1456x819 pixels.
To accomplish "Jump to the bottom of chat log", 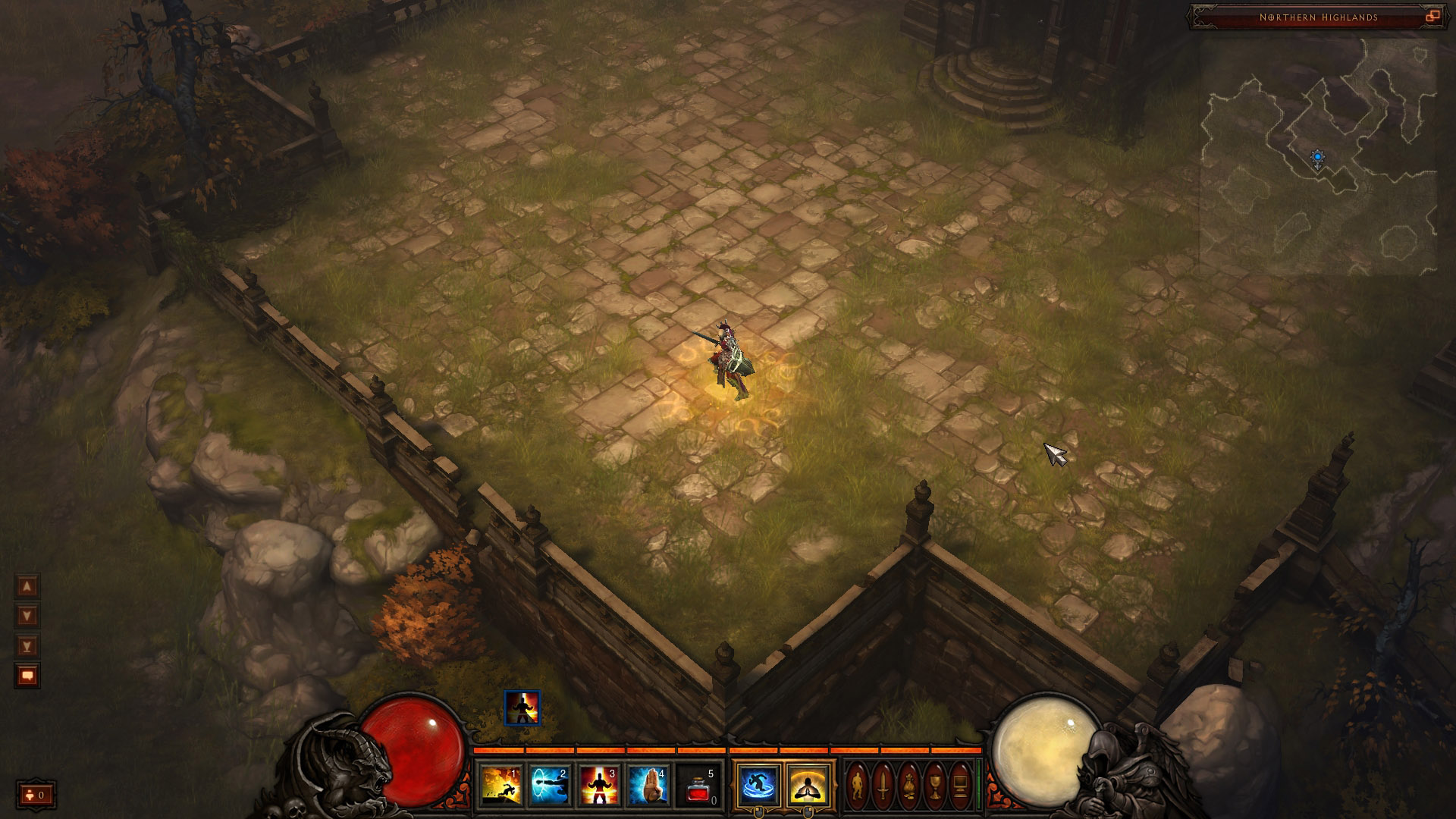I will click(27, 646).
